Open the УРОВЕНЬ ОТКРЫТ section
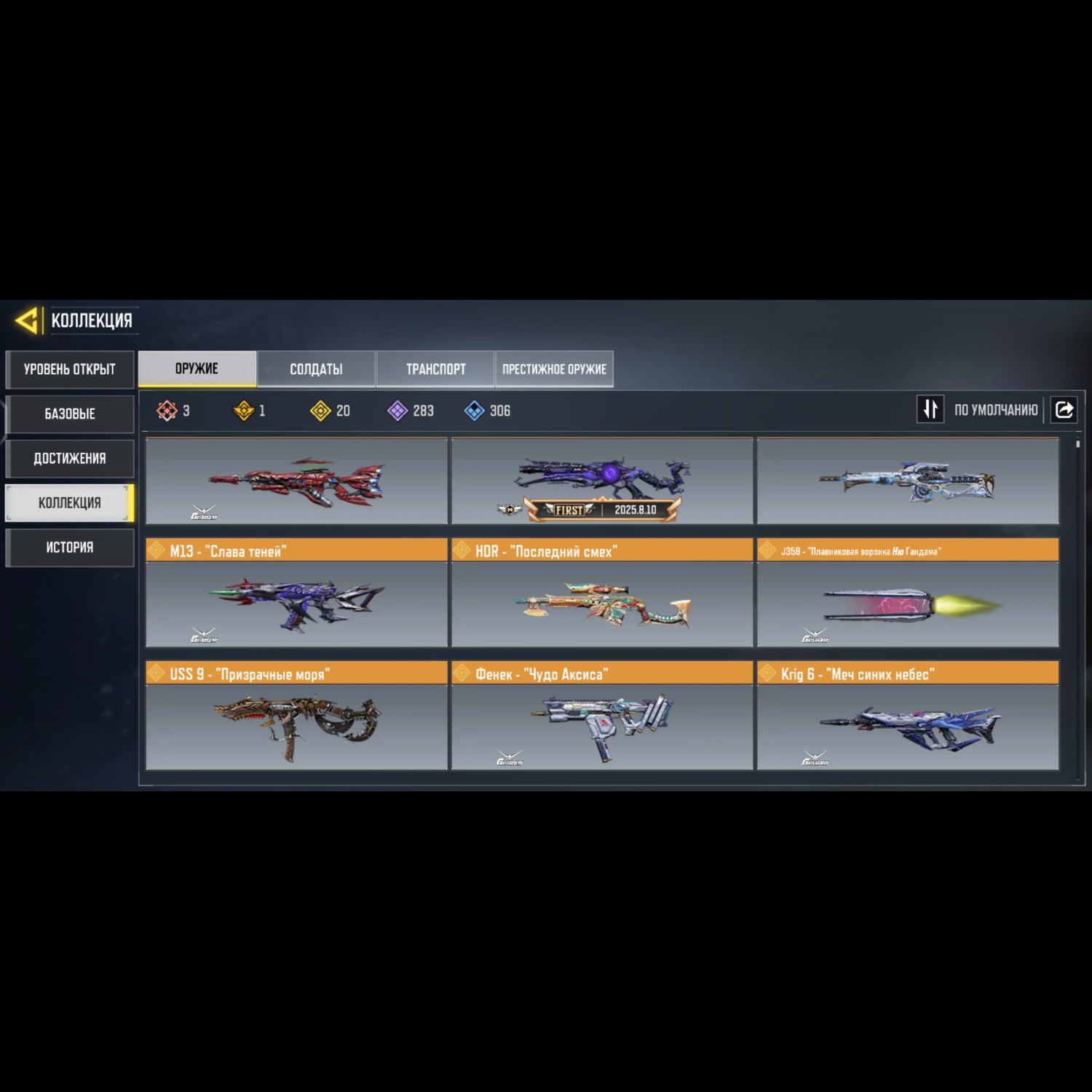 (70, 369)
